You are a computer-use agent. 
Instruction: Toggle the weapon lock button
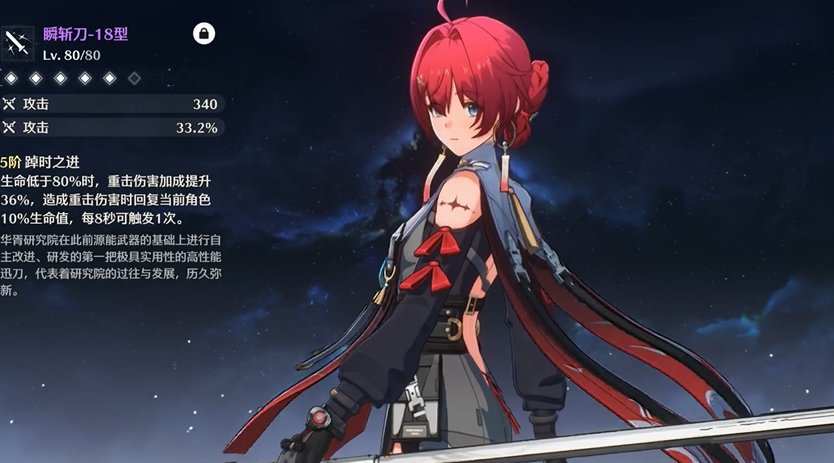(x=204, y=34)
